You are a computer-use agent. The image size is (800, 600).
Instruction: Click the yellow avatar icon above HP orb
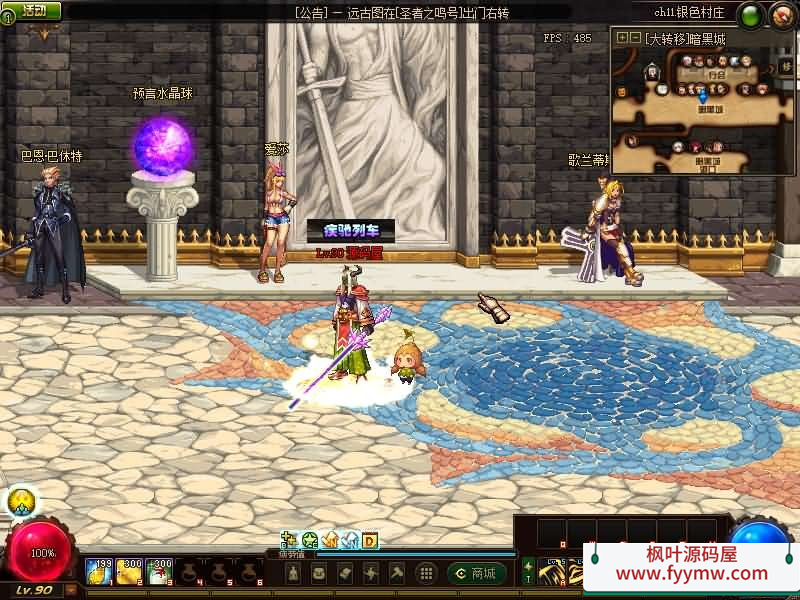point(22,502)
